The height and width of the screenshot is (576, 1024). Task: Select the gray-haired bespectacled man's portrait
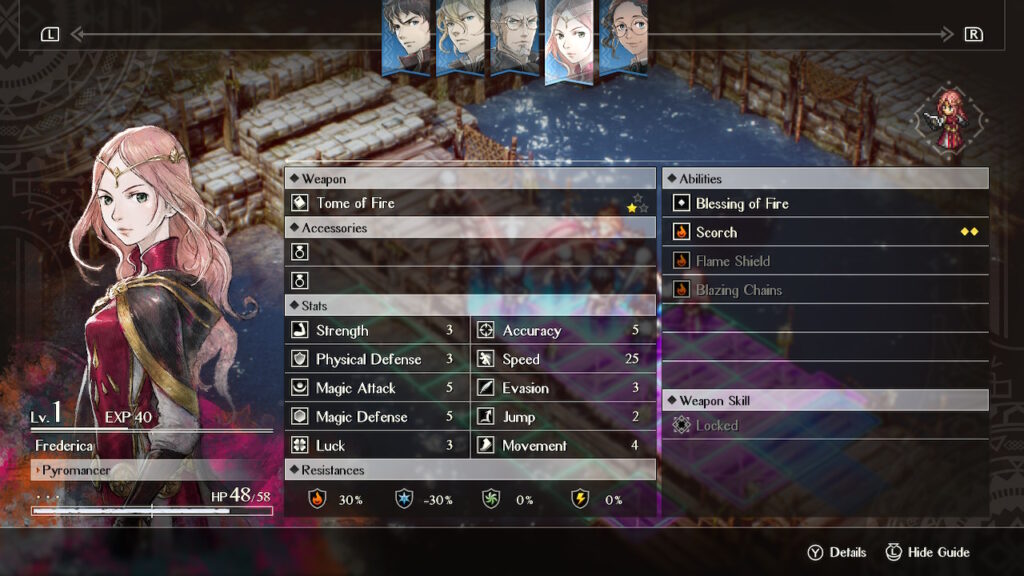tap(515, 36)
